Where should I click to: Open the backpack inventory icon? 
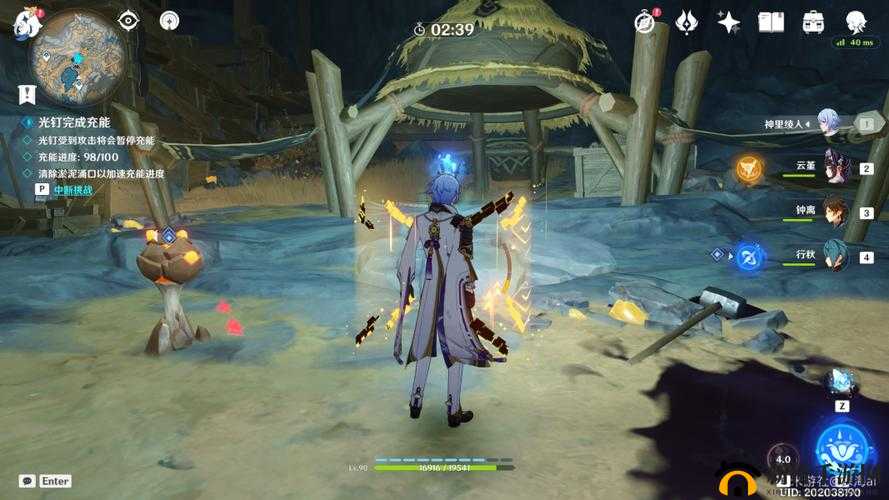coord(813,22)
